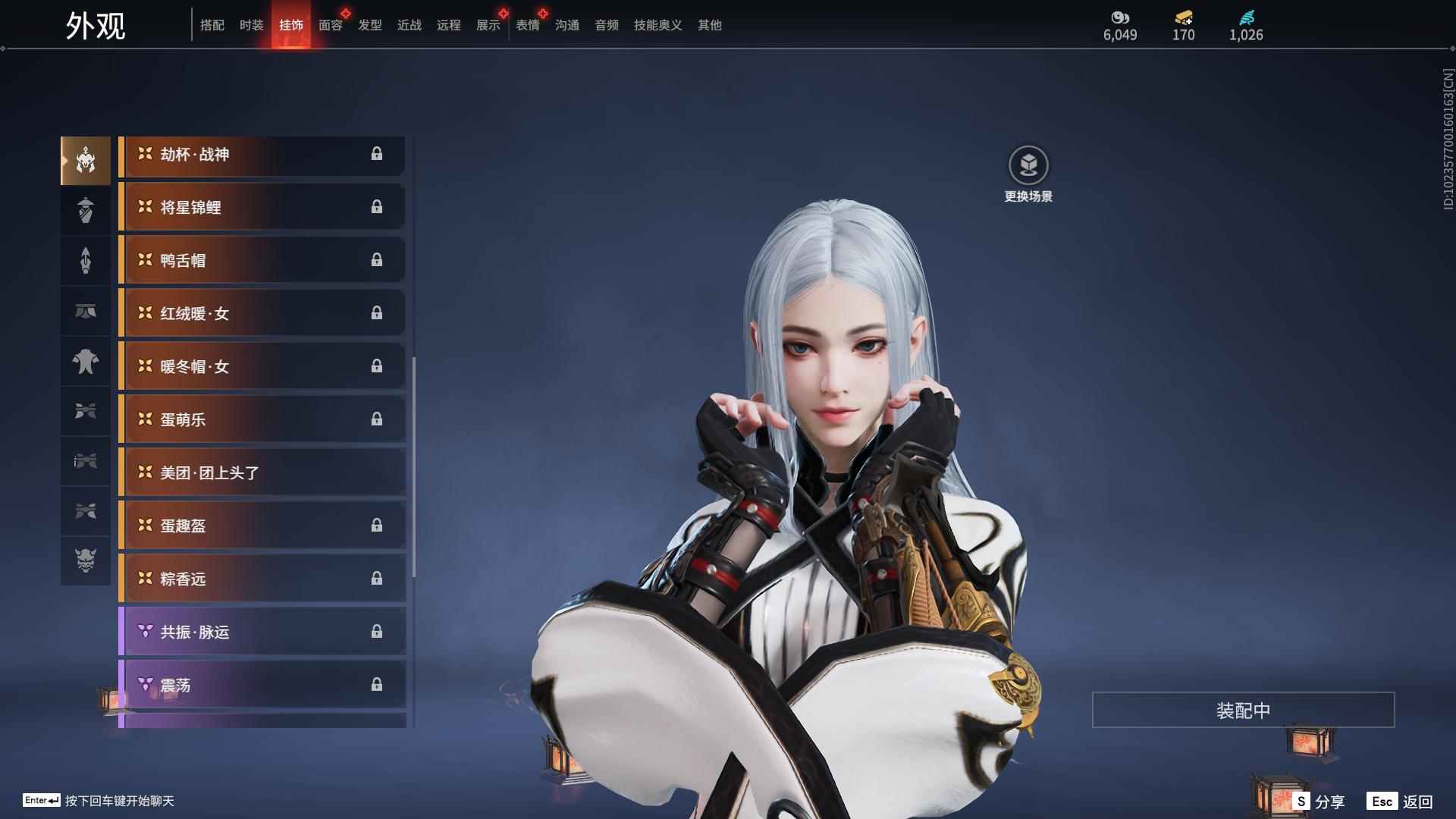Screen dimensions: 1456x819
Task: Open the 搭配 tab
Action: 212,25
